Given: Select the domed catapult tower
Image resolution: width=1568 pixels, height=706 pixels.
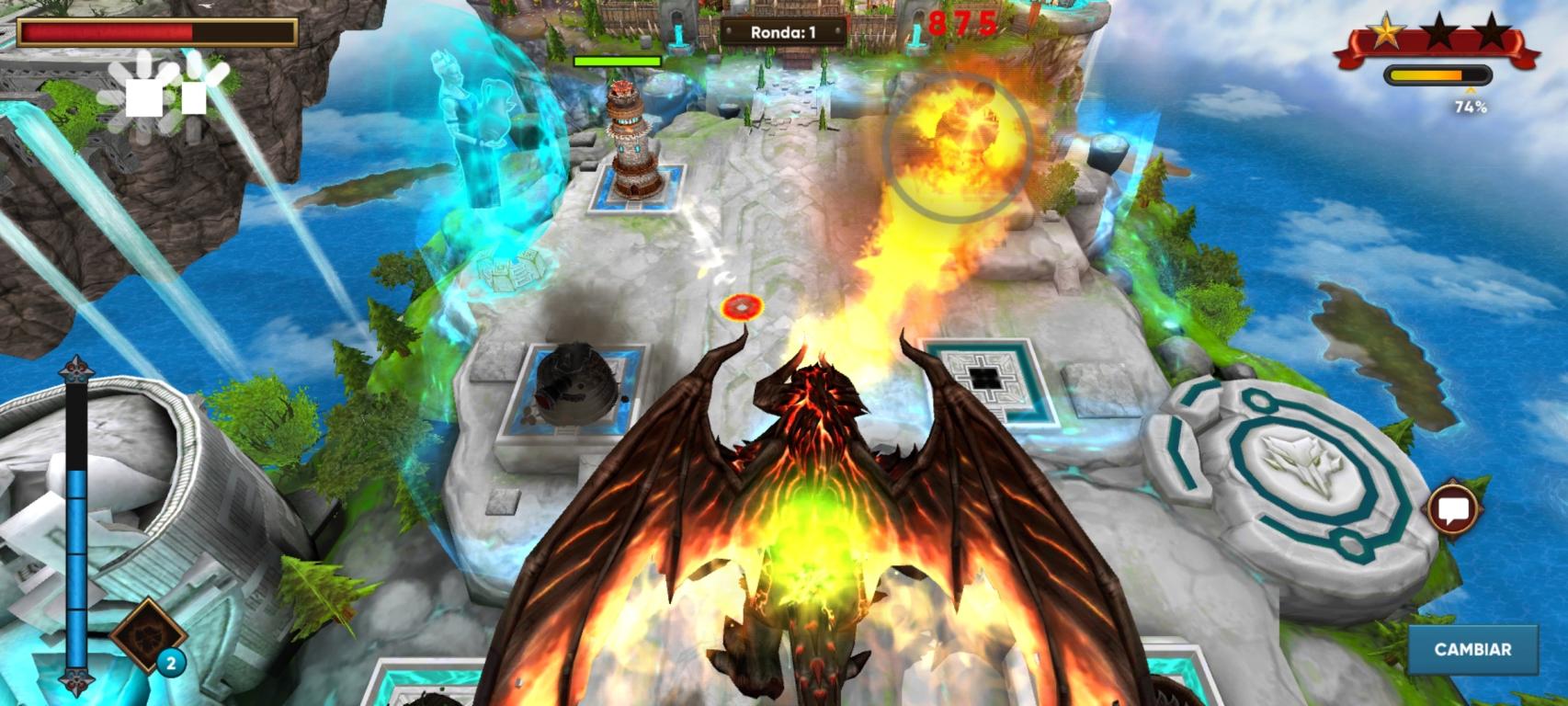Looking at the screenshot, I should pyautogui.click(x=575, y=386).
